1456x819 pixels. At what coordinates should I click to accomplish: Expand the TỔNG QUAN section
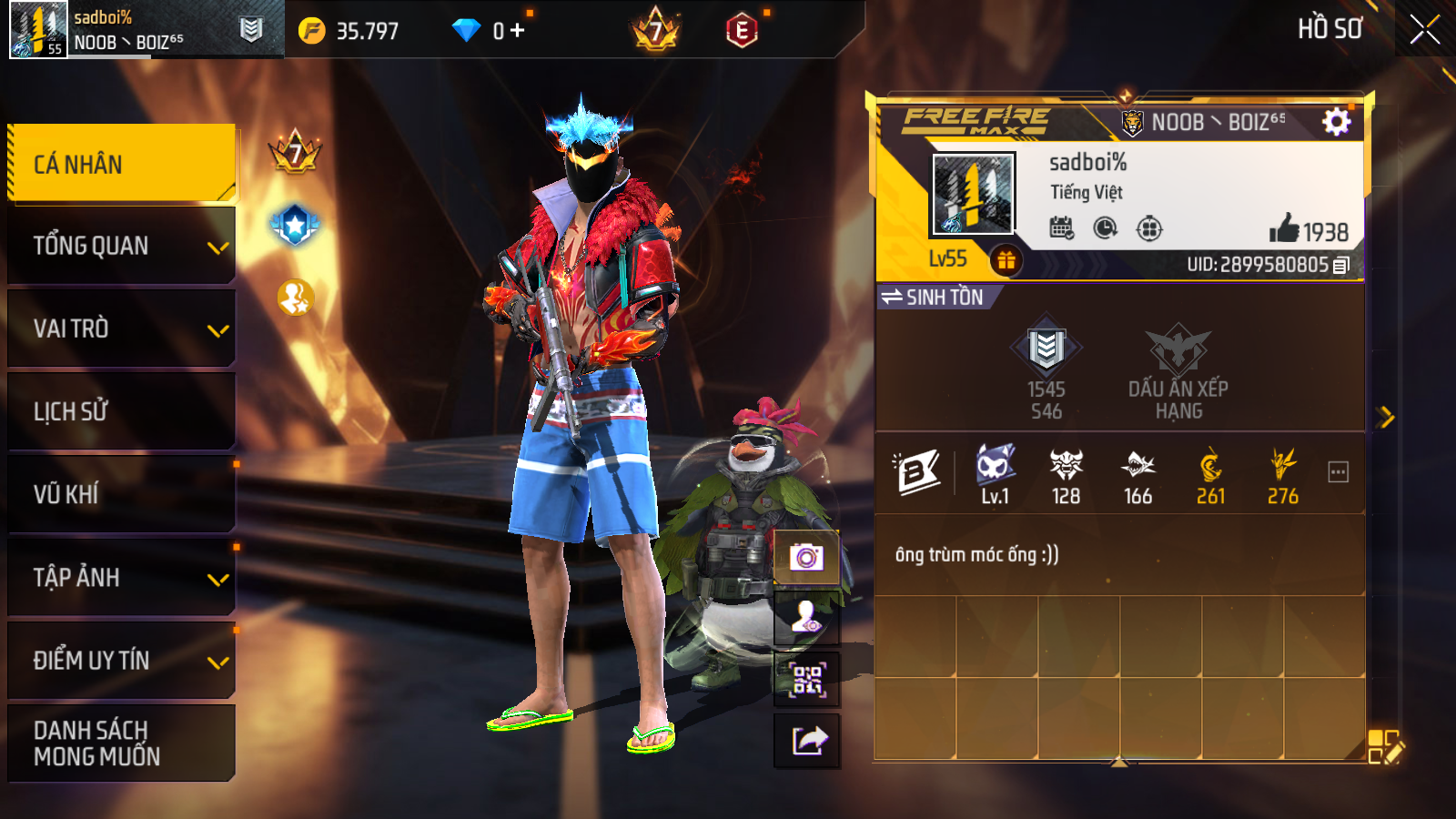coord(121,246)
